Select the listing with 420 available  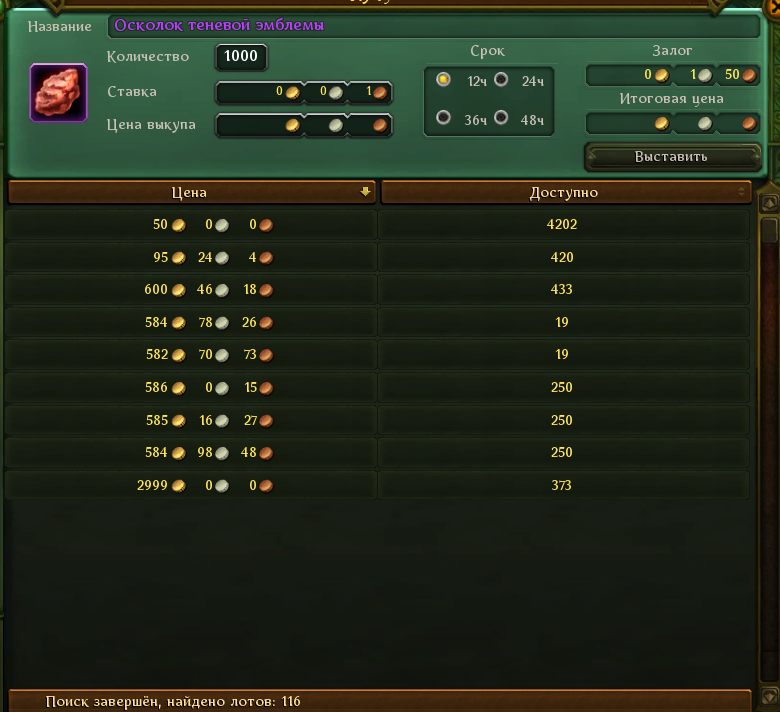378,258
